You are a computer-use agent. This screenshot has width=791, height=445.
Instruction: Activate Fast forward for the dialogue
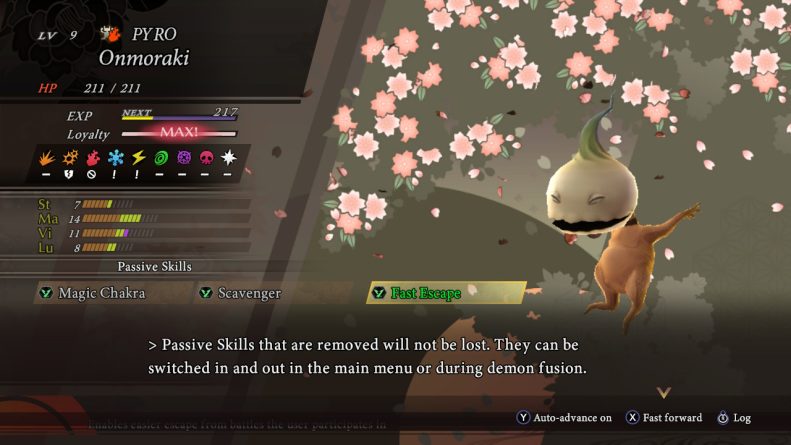tap(664, 417)
